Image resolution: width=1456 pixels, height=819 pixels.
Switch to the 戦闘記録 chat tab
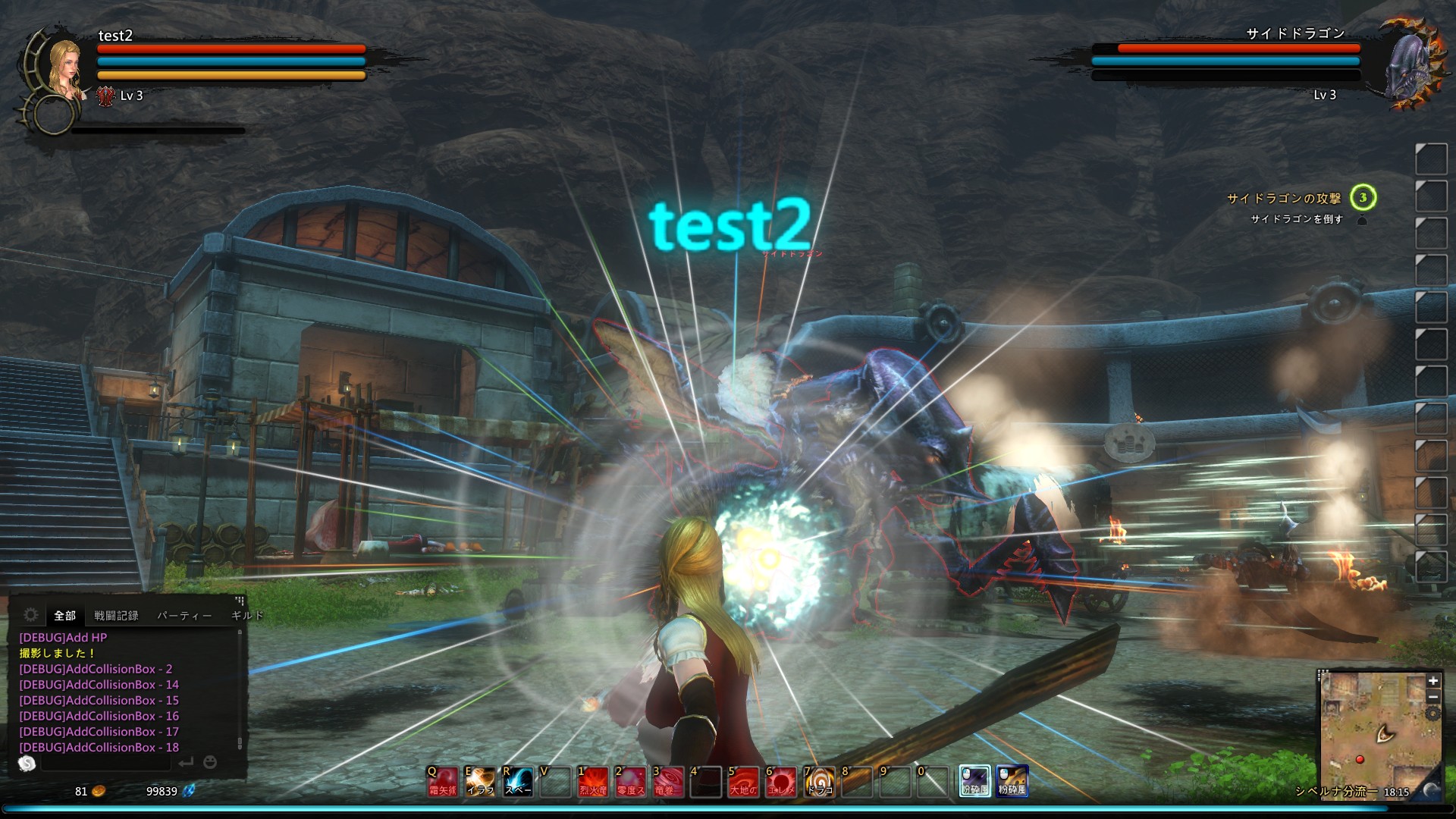(116, 616)
